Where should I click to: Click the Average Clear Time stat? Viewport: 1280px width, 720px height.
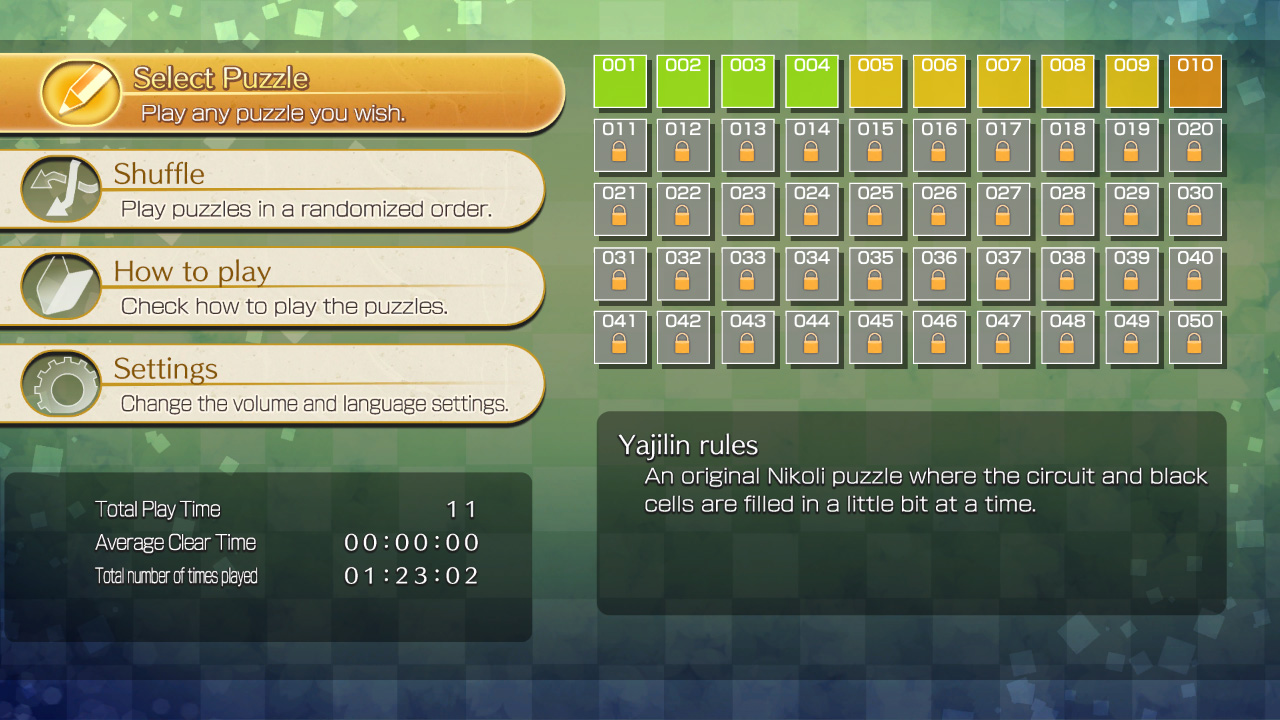click(x=175, y=543)
